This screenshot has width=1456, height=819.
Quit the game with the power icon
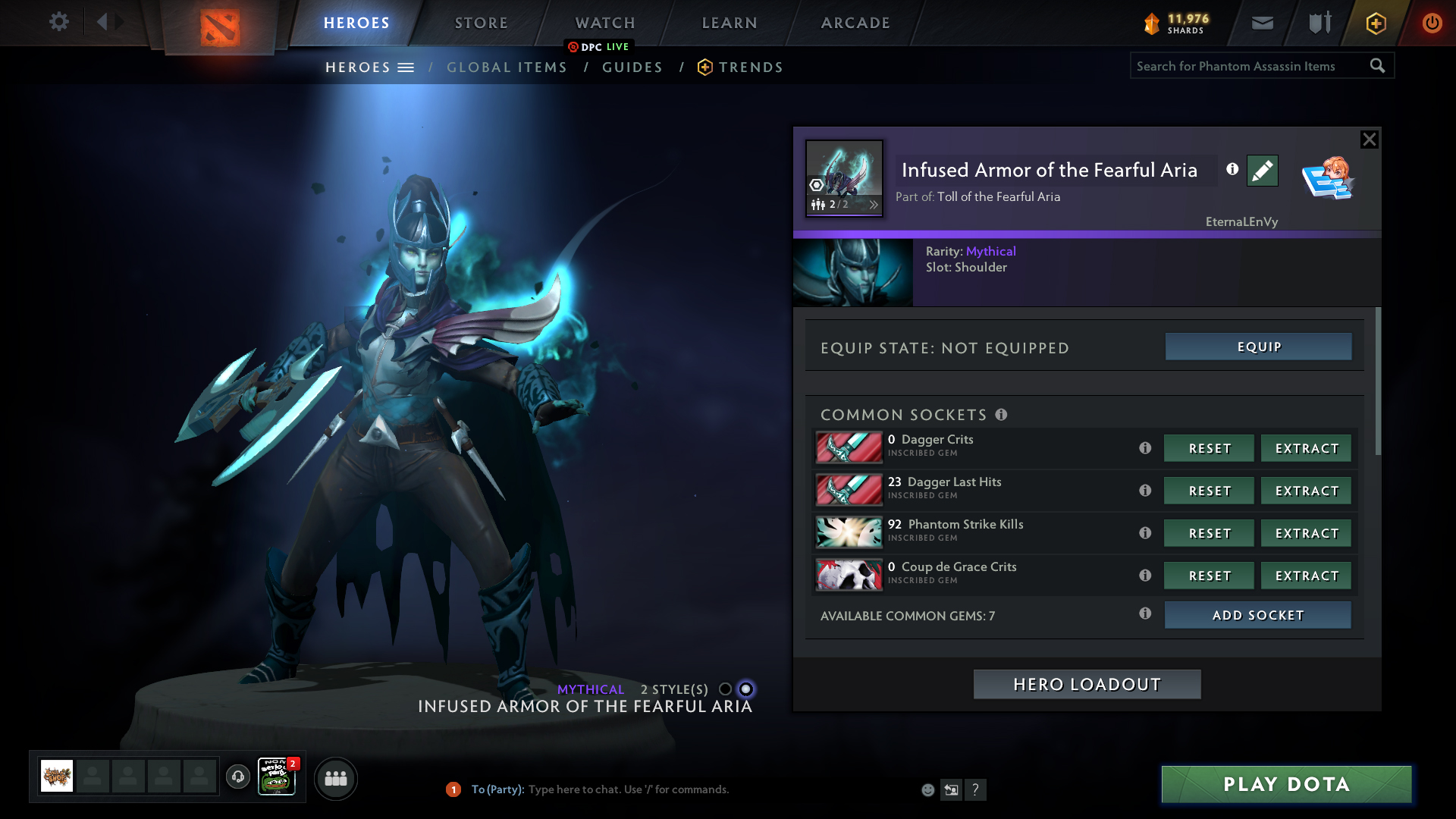[x=1432, y=23]
